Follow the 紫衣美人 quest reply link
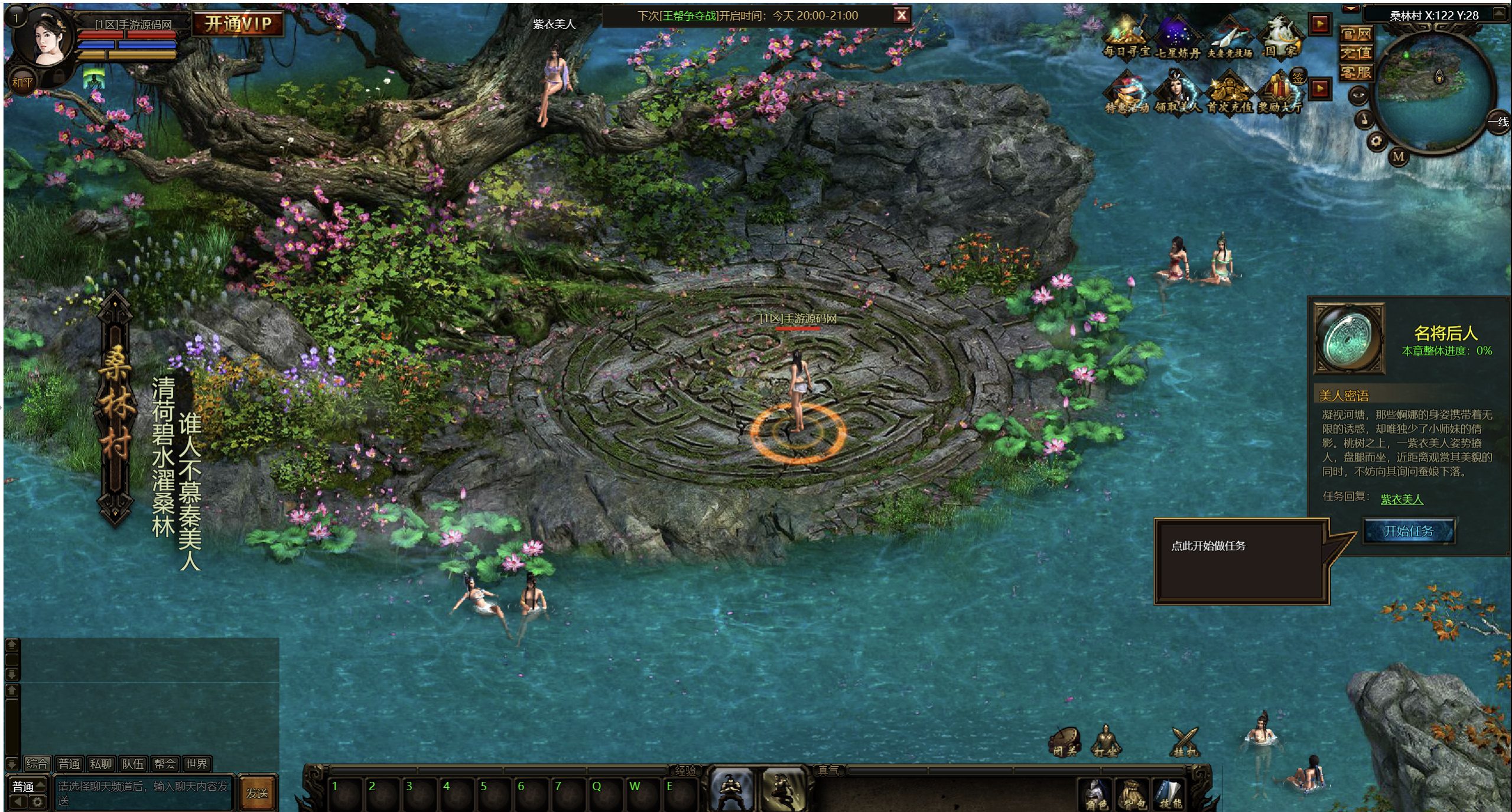The width and height of the screenshot is (1512, 812). point(1402,500)
